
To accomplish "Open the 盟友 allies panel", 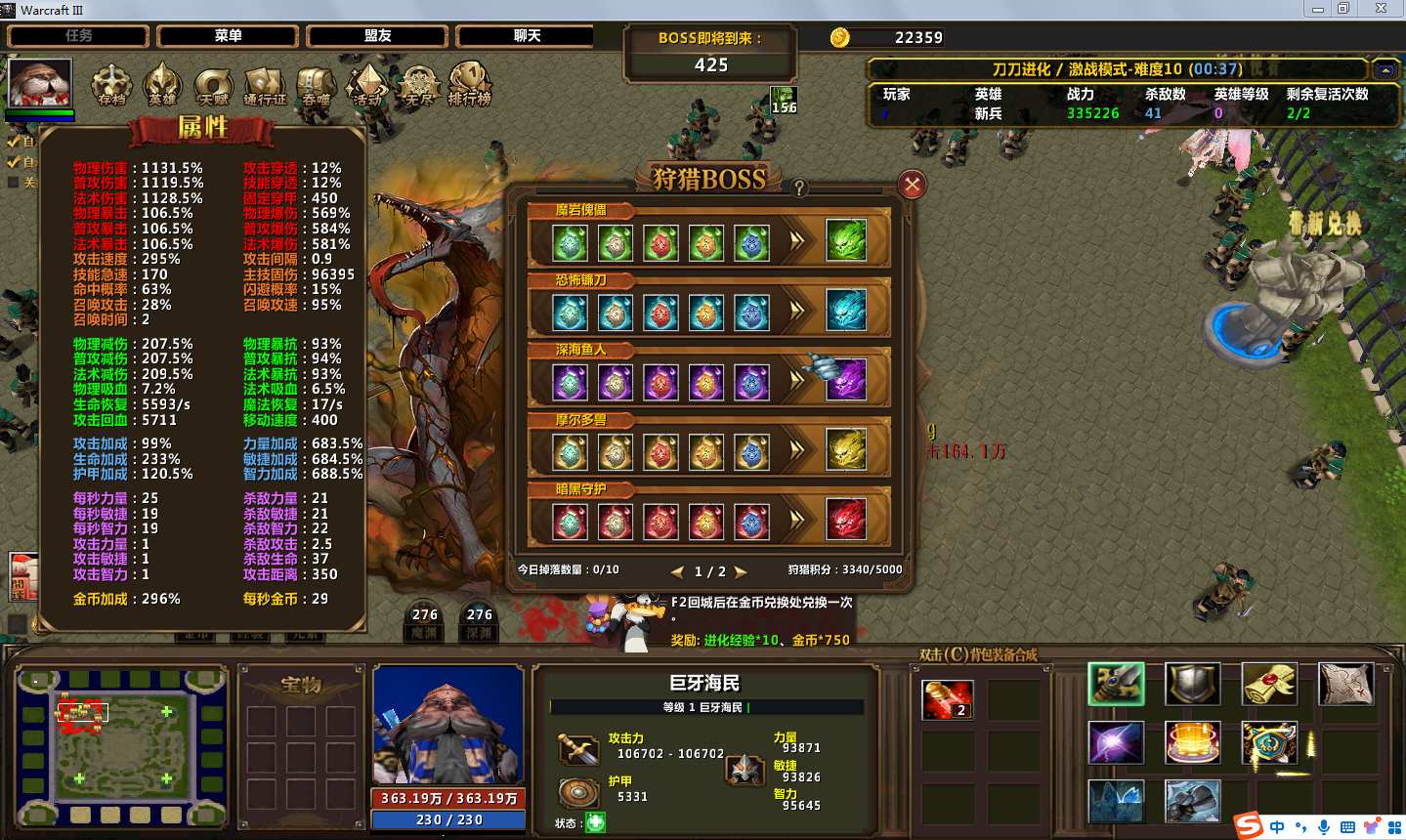I will [x=377, y=36].
